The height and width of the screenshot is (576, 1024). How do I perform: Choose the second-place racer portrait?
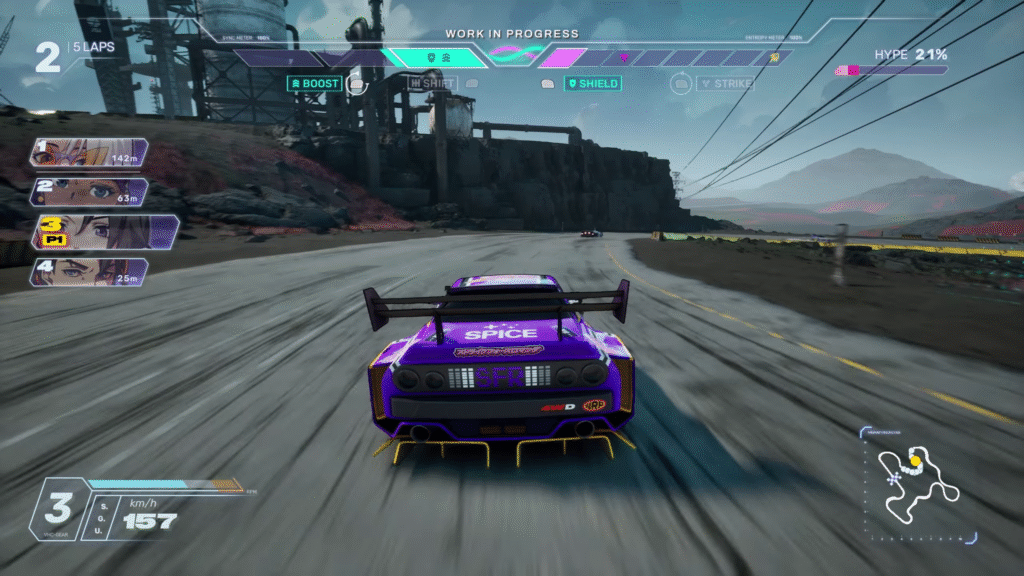coord(88,191)
